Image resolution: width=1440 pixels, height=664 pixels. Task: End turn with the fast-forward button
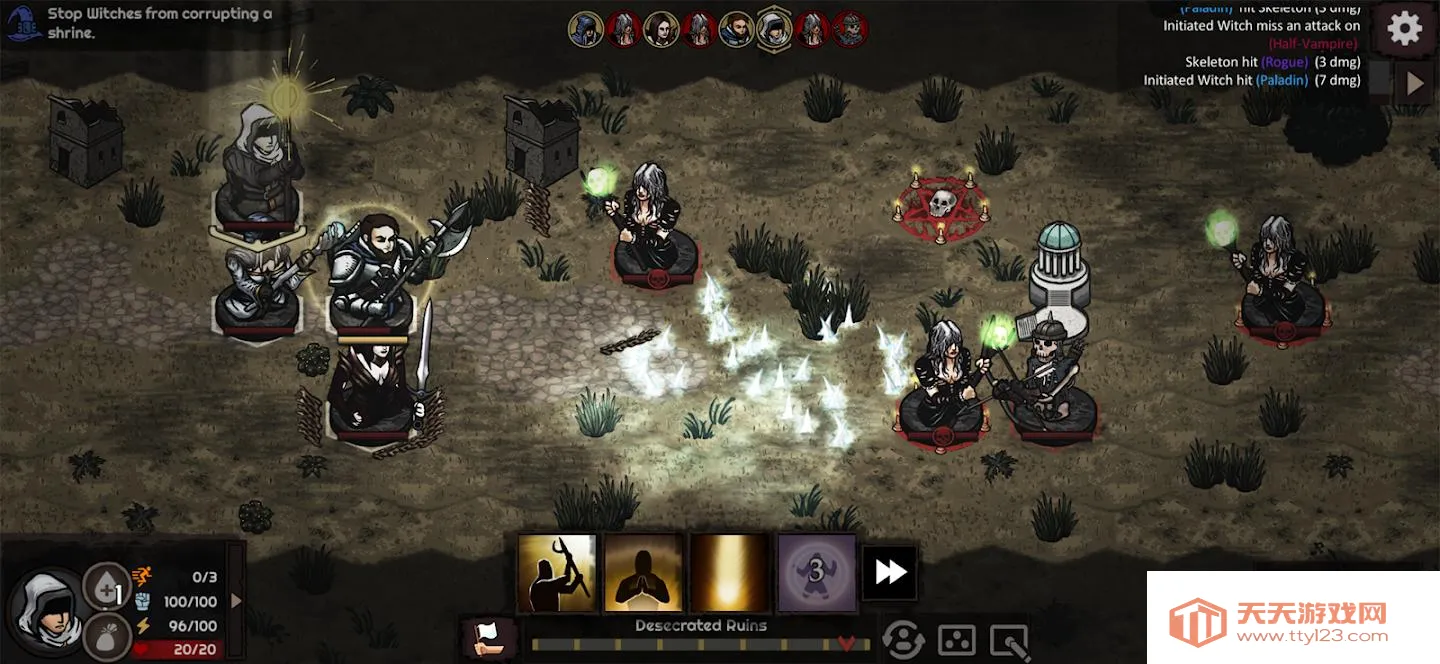(890, 573)
